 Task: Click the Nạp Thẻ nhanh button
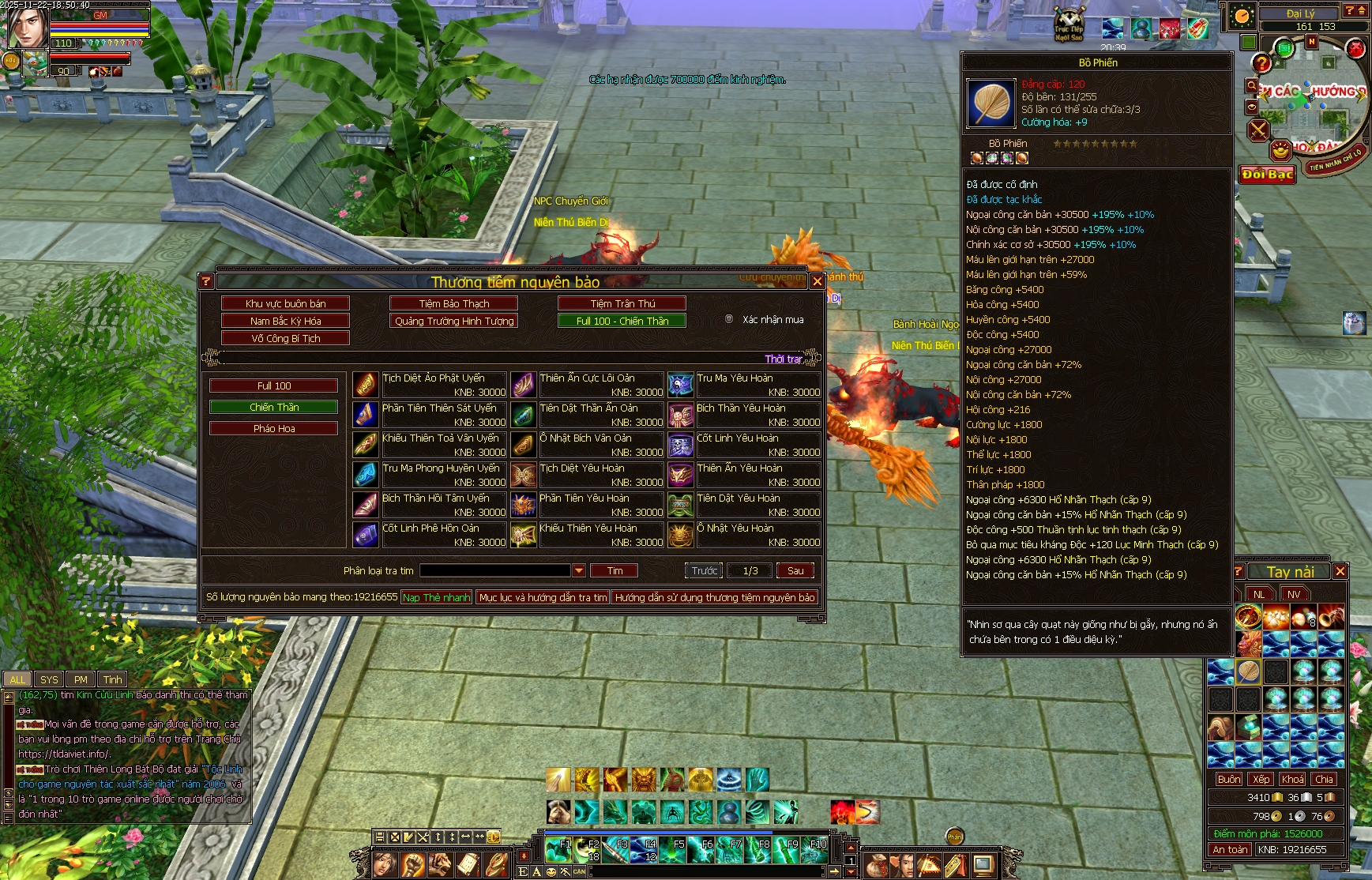click(436, 597)
